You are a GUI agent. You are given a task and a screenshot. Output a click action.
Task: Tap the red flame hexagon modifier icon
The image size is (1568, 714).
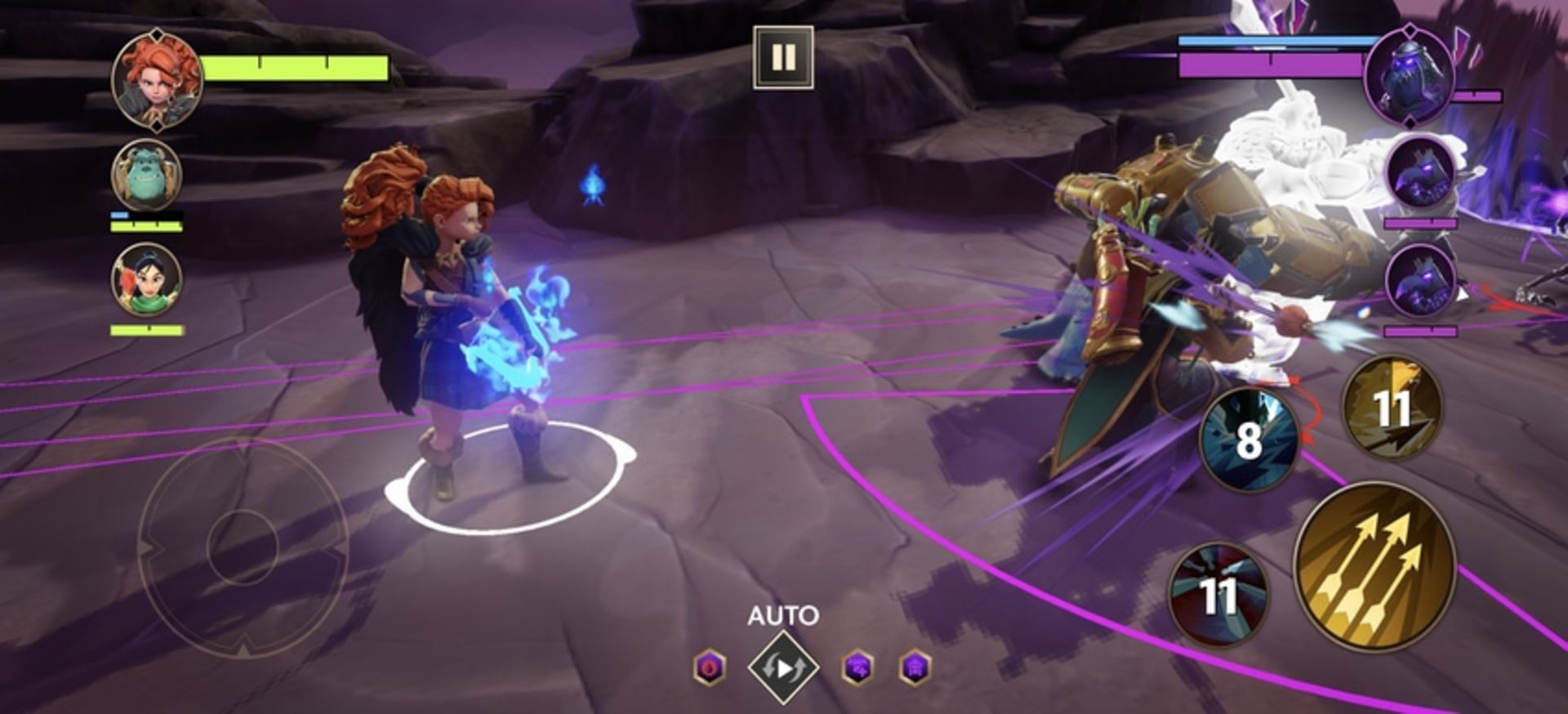(x=709, y=668)
